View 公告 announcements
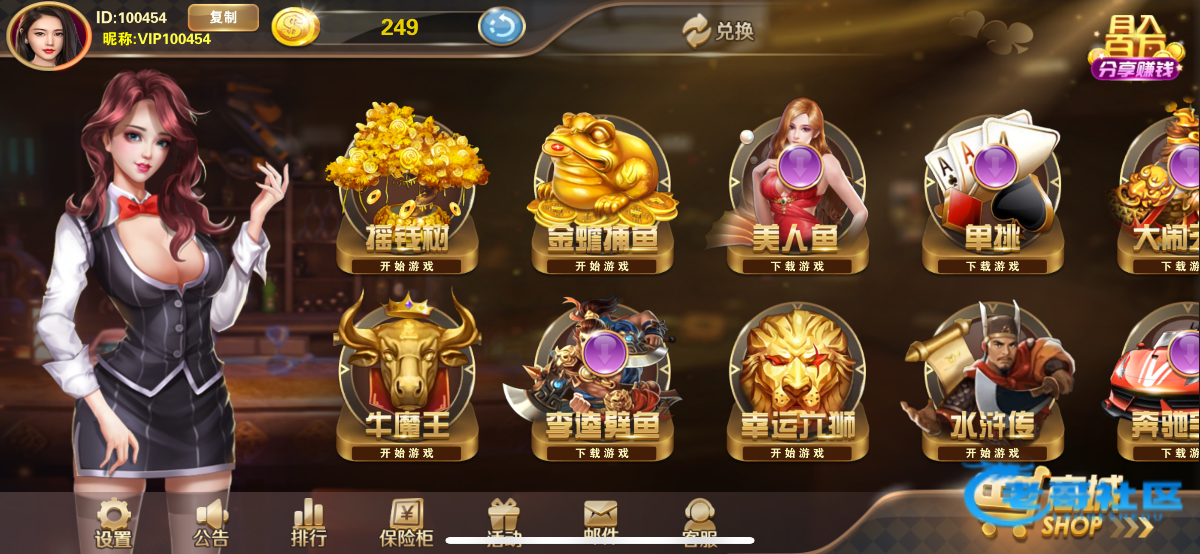 click(x=211, y=523)
